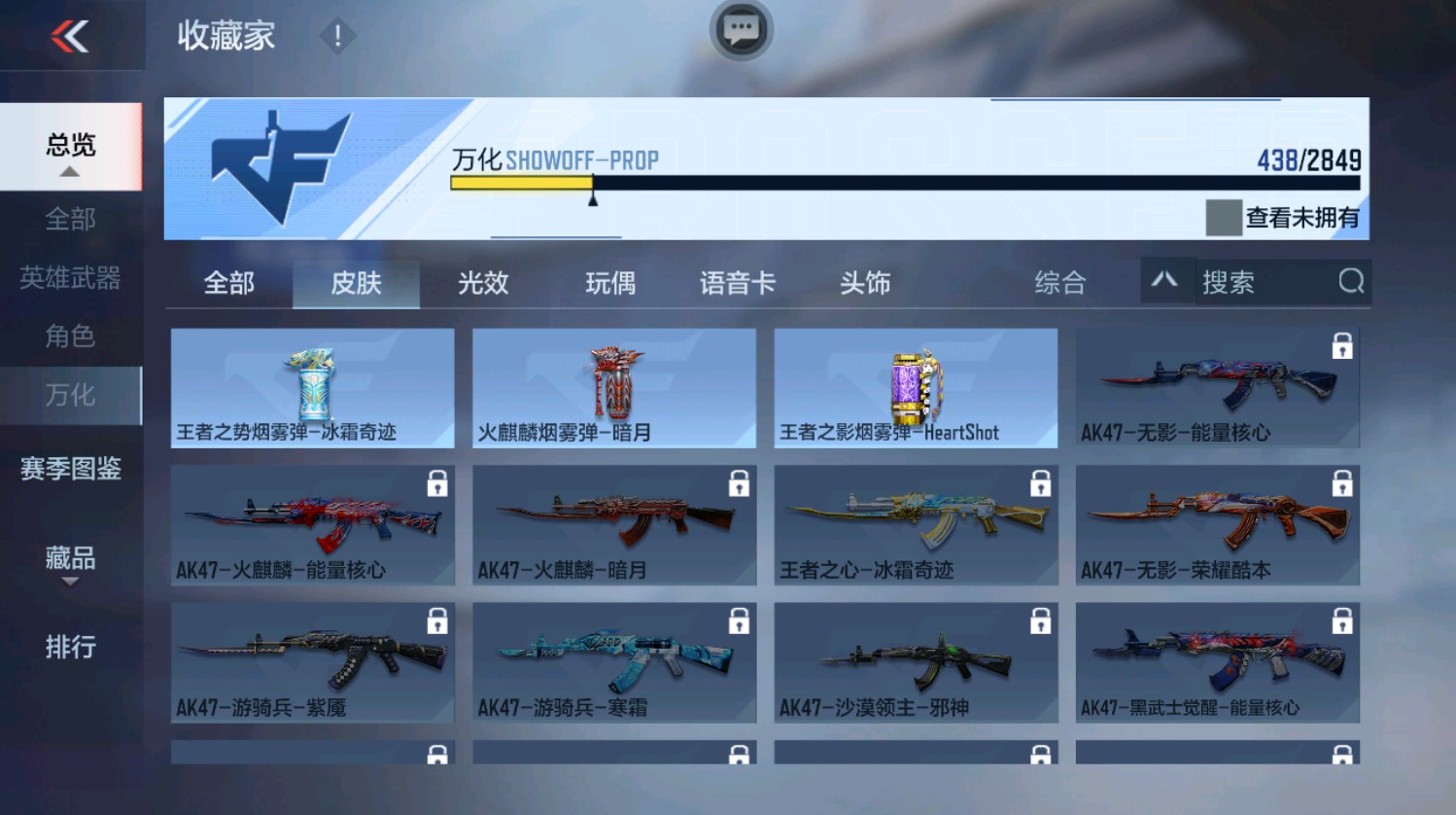Select 英雄武器 in the left sidebar

[x=71, y=278]
